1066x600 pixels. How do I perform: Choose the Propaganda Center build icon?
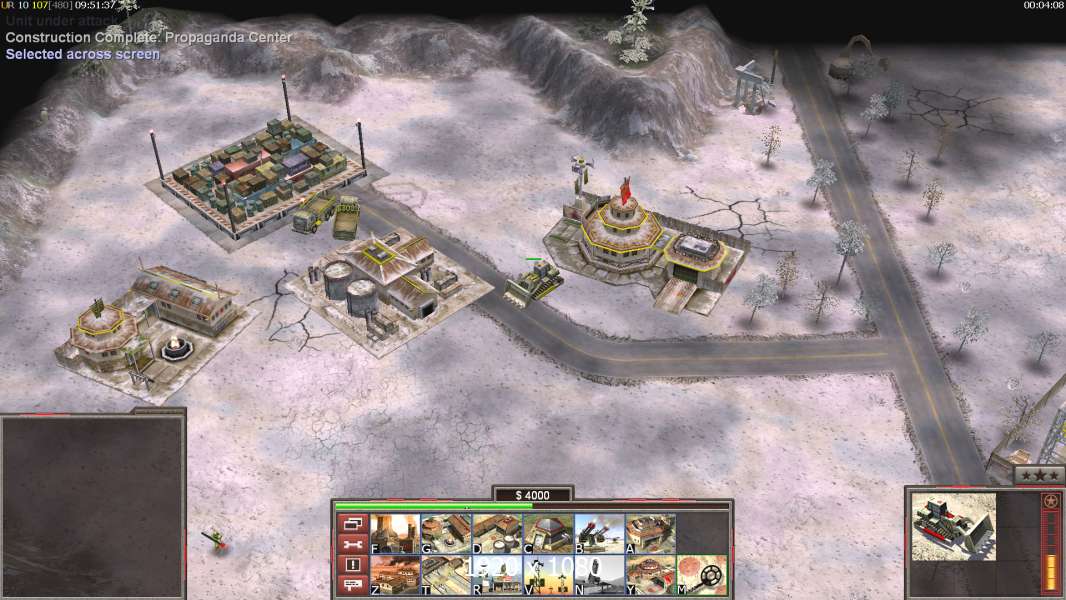pyautogui.click(x=650, y=575)
